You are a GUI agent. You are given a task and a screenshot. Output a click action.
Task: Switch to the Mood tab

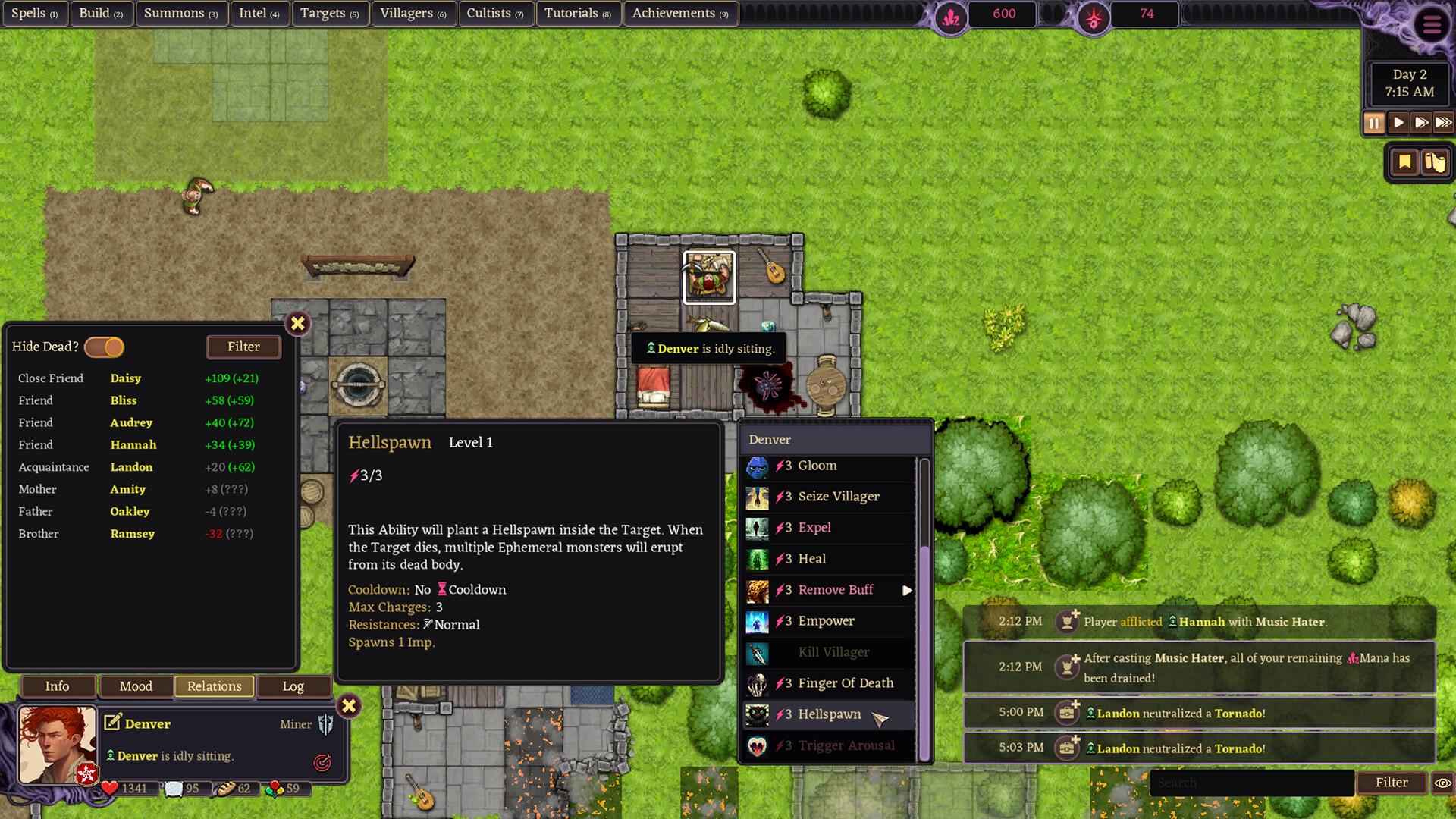coord(136,686)
